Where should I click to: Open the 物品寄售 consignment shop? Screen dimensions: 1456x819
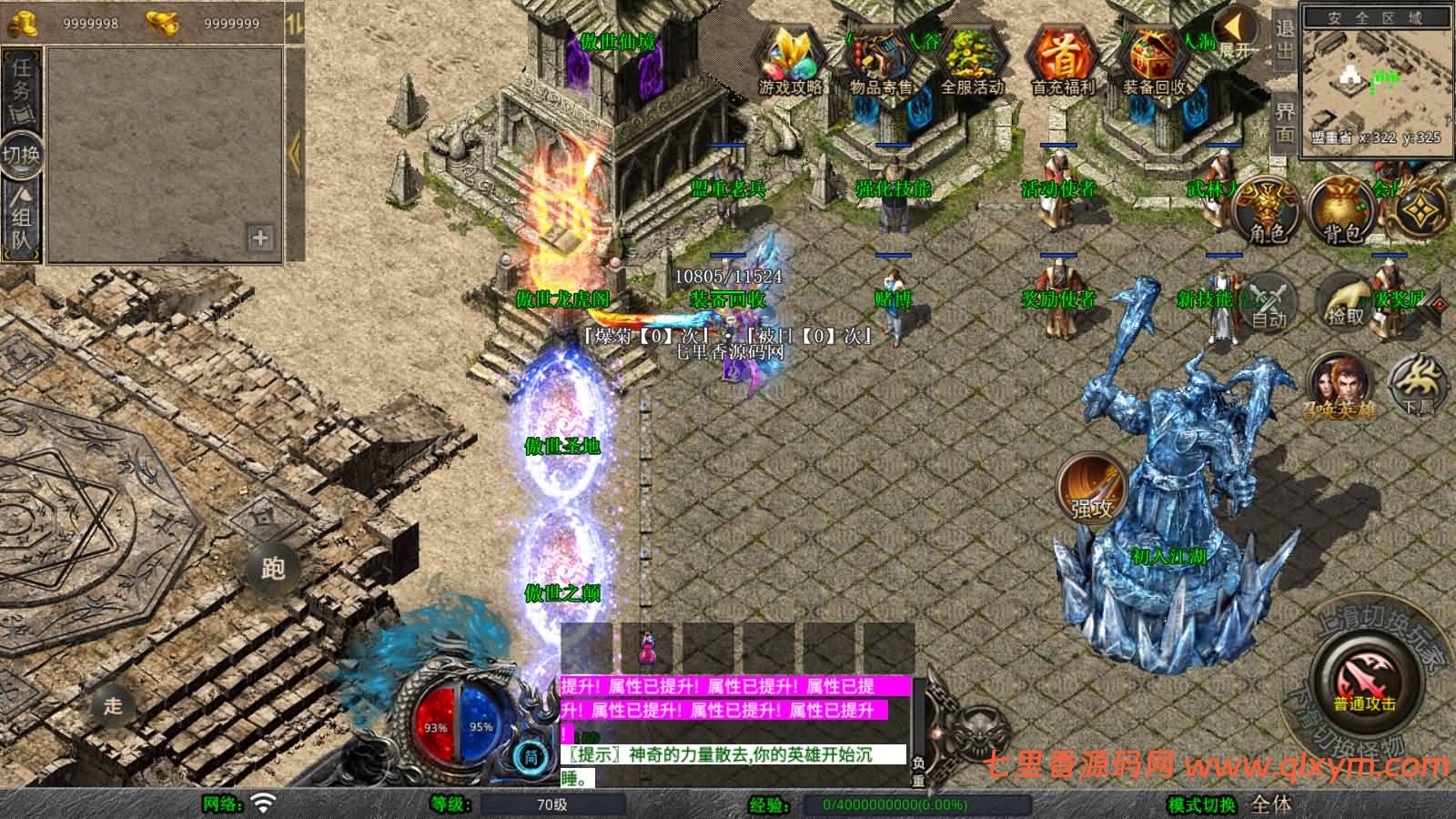tap(880, 60)
